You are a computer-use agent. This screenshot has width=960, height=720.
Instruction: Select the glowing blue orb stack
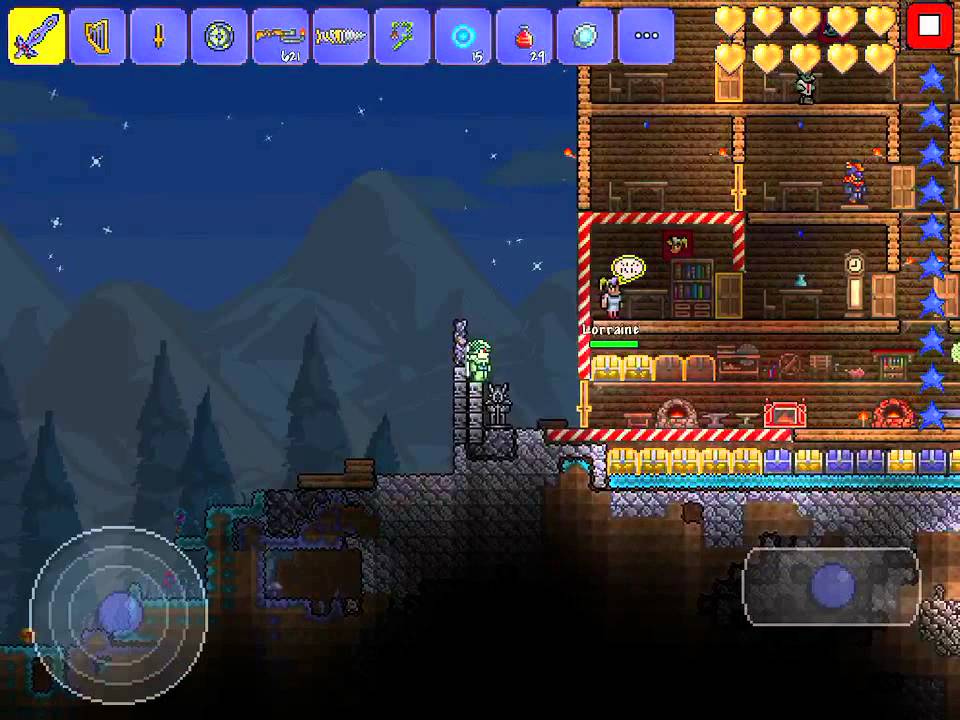click(x=463, y=36)
